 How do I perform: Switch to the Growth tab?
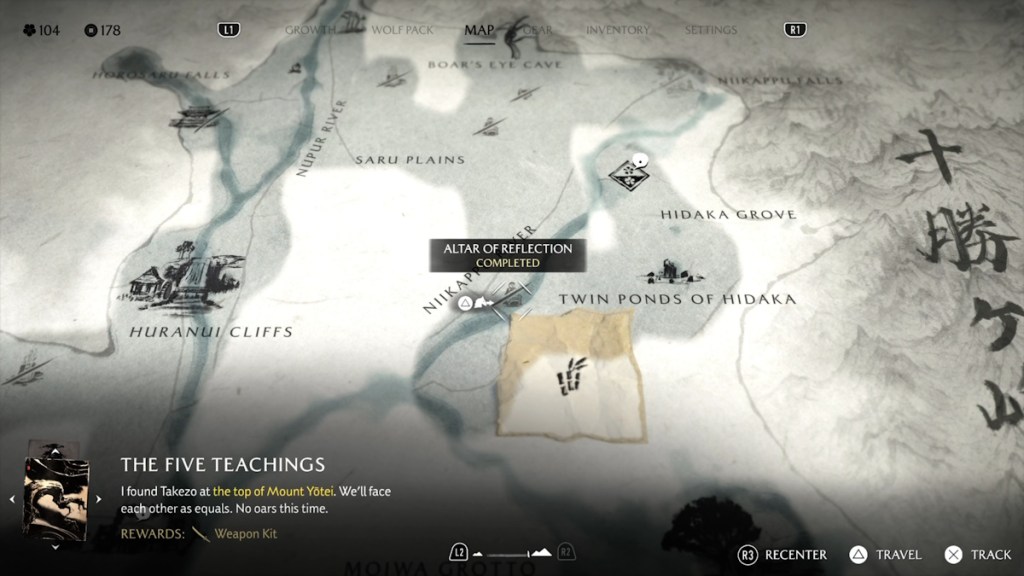(309, 30)
